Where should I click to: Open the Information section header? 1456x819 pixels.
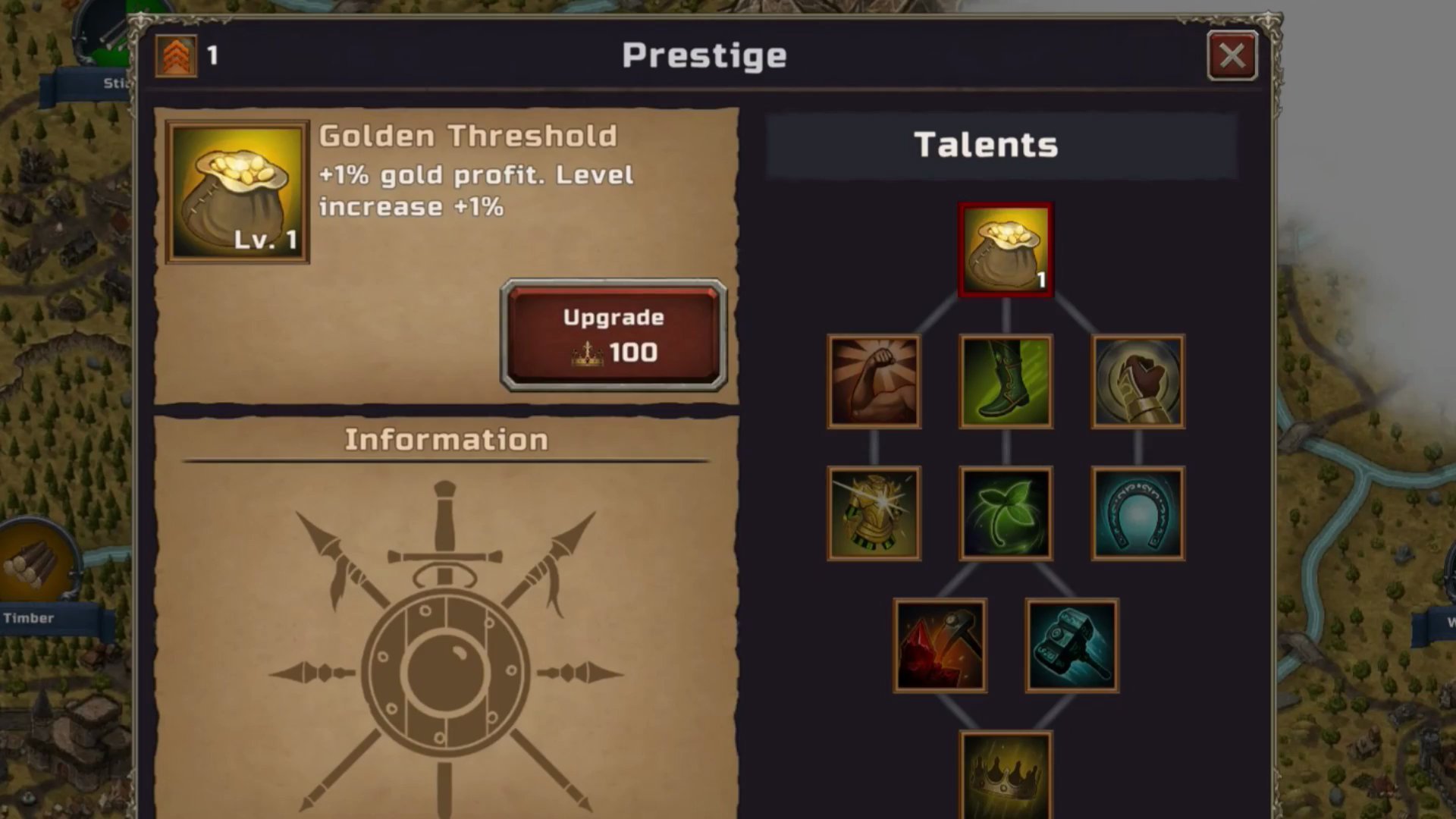tap(447, 438)
